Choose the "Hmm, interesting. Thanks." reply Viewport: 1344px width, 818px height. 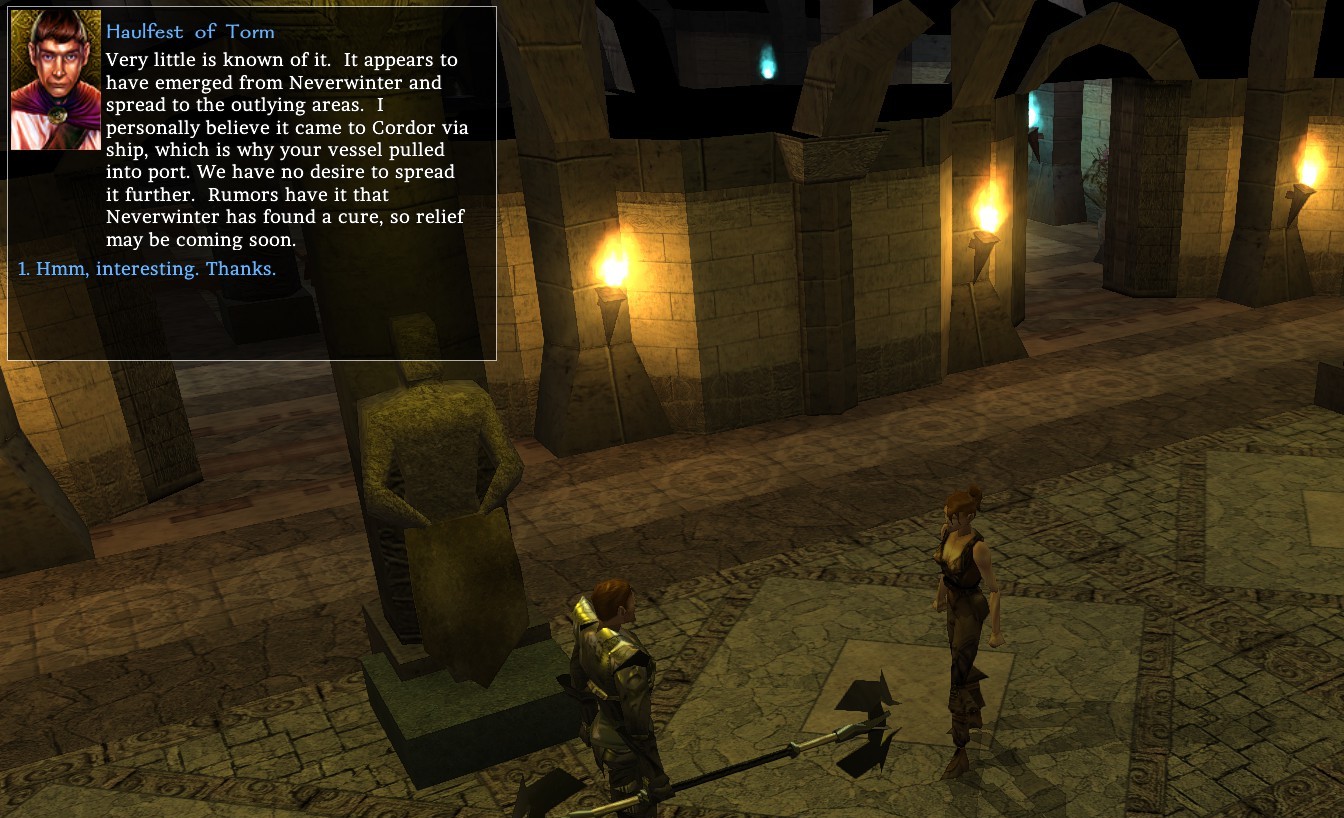point(148,269)
